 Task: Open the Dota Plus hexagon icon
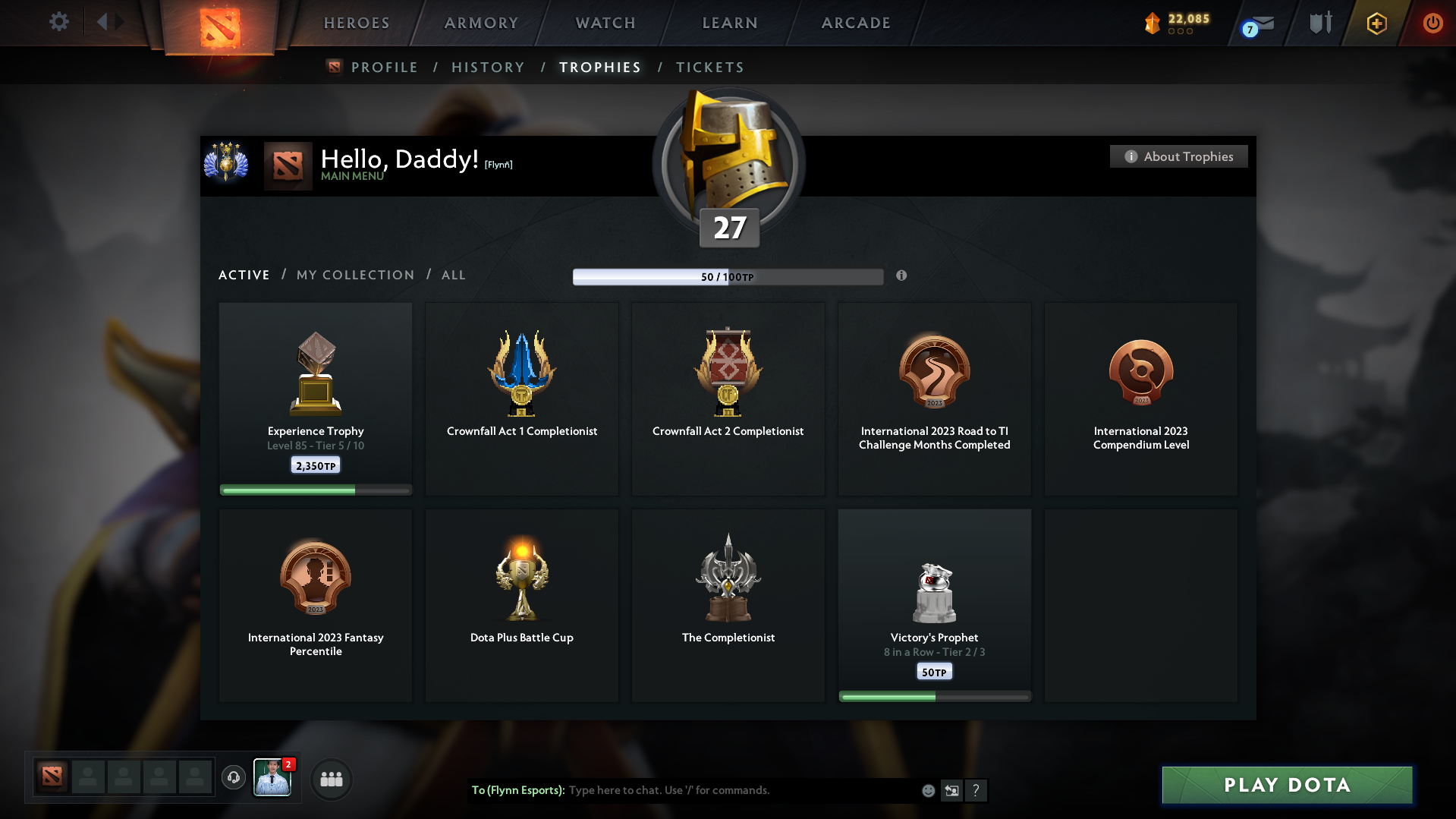[x=1376, y=23]
